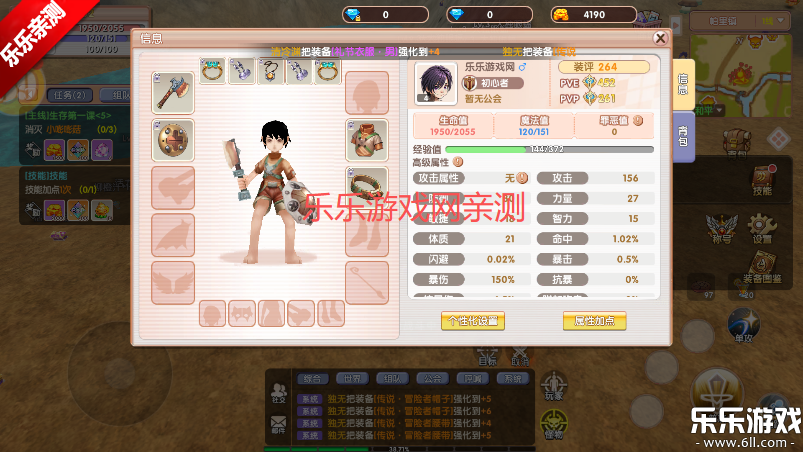The image size is (803, 452).
Task: Select the equipped axe weapon slot
Action: point(172,92)
